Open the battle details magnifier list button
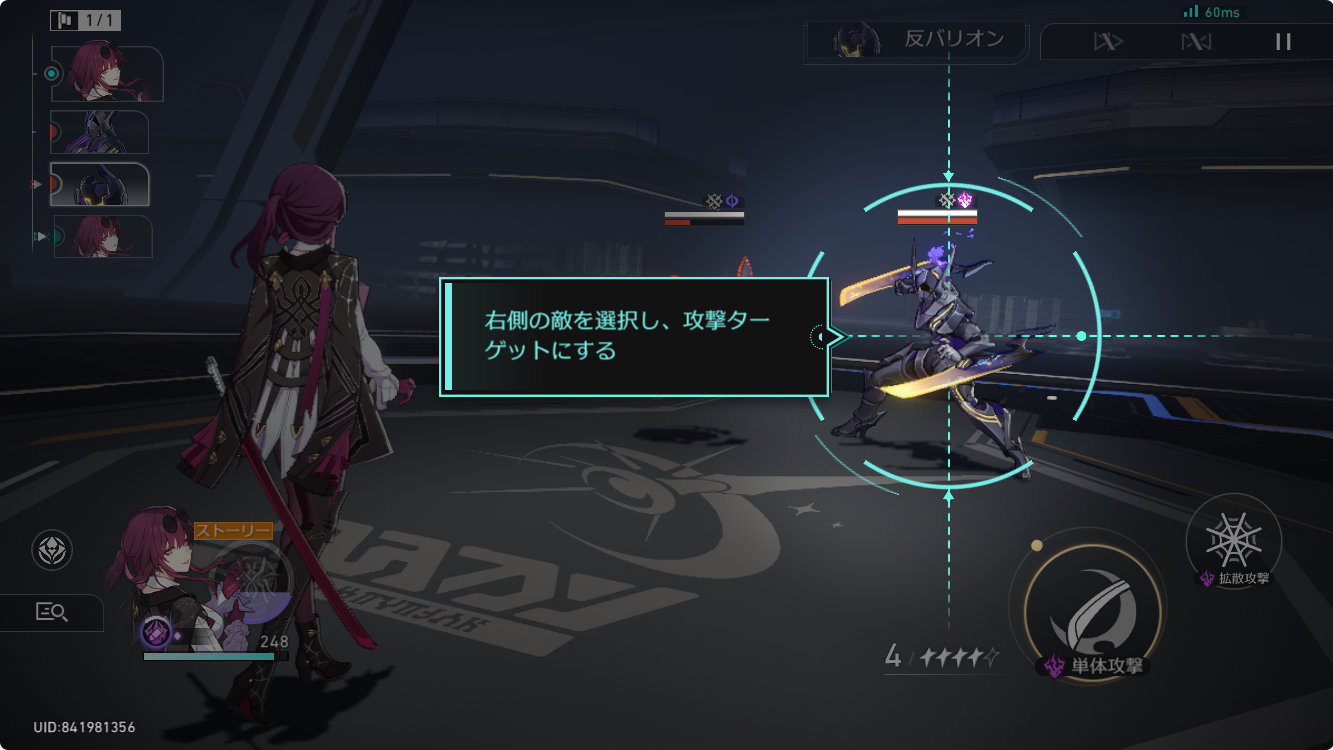 [x=50, y=613]
